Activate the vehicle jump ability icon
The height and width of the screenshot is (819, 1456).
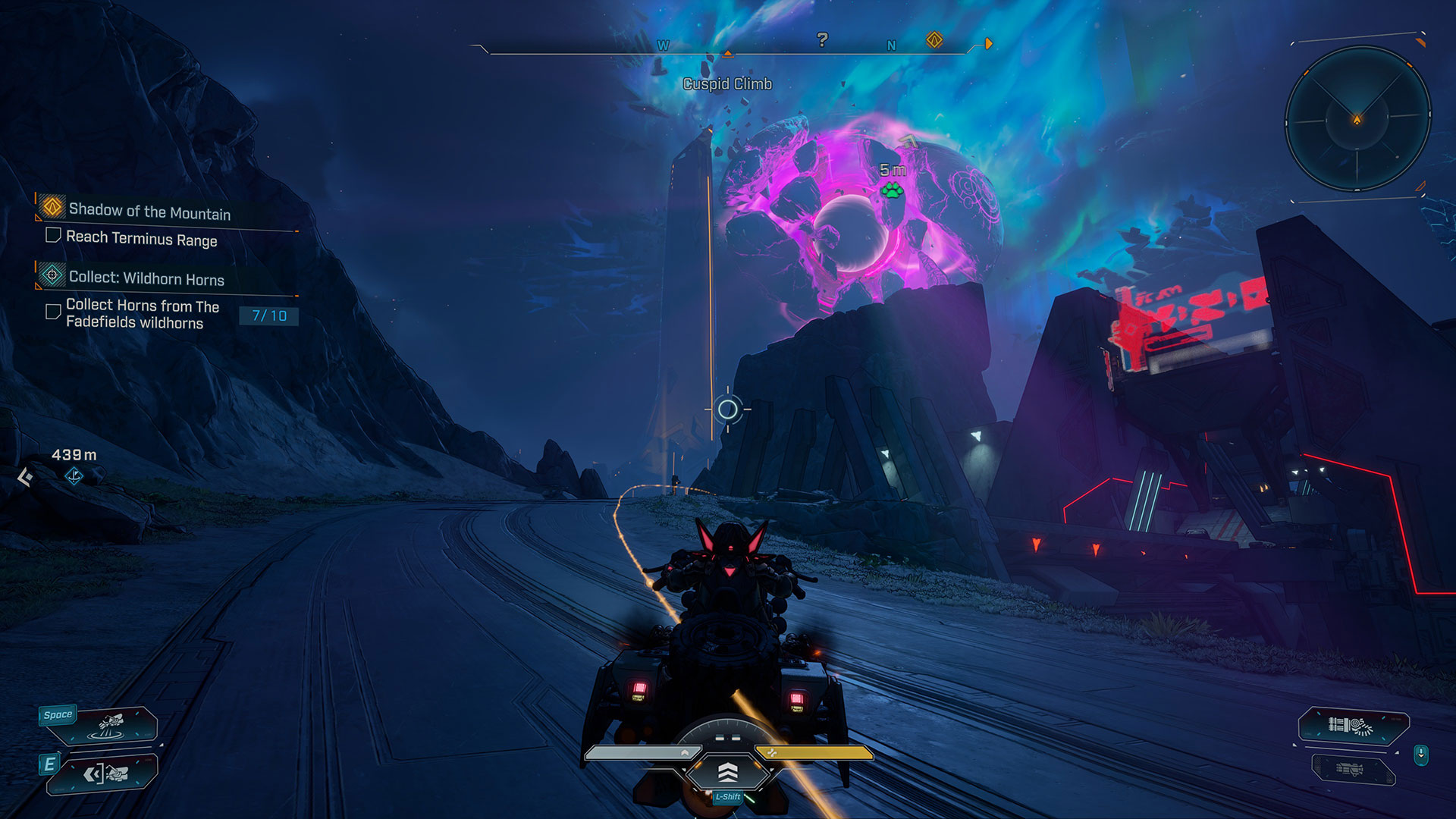110,725
